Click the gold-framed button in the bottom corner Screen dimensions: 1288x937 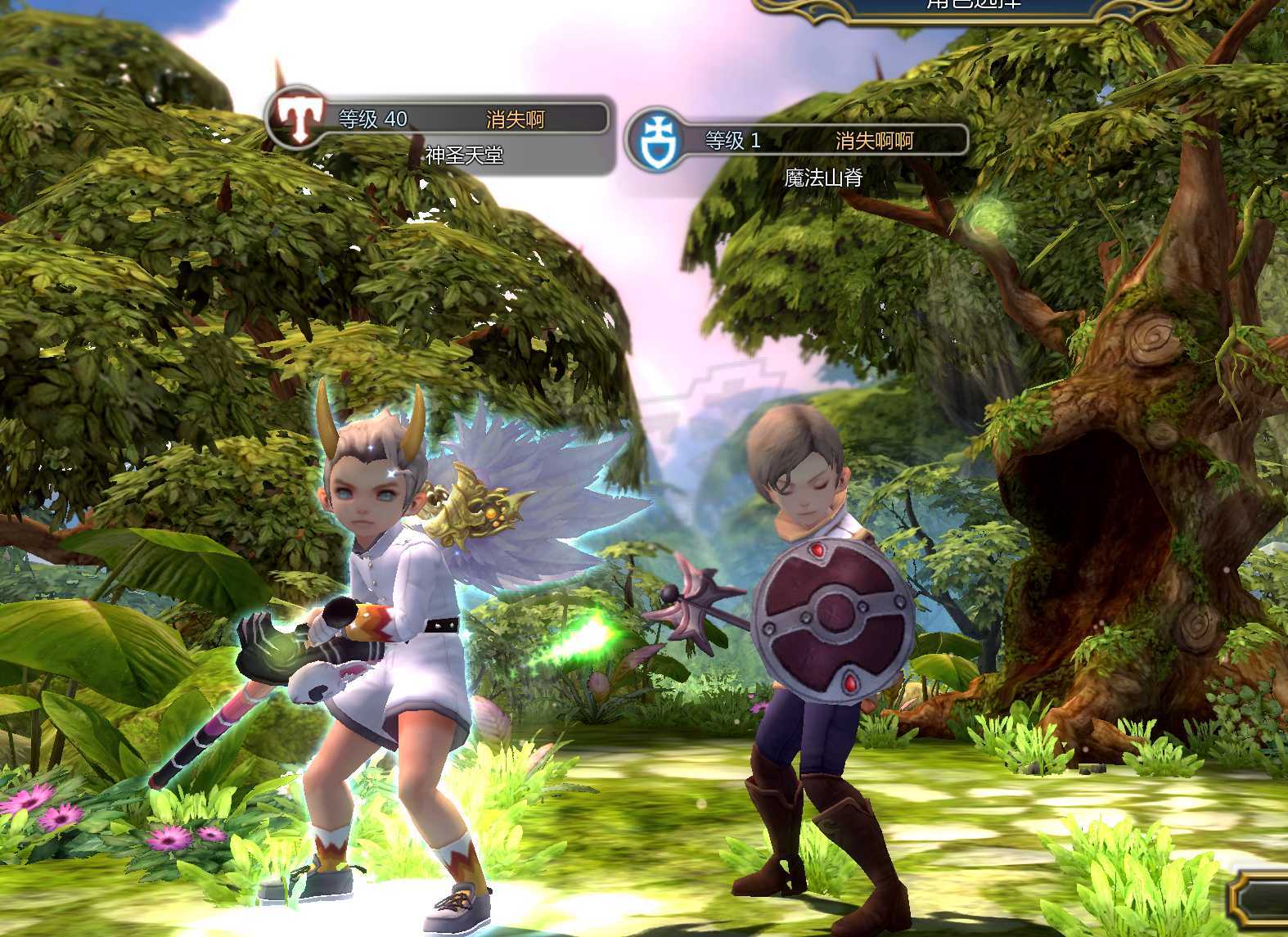[x=1260, y=900]
